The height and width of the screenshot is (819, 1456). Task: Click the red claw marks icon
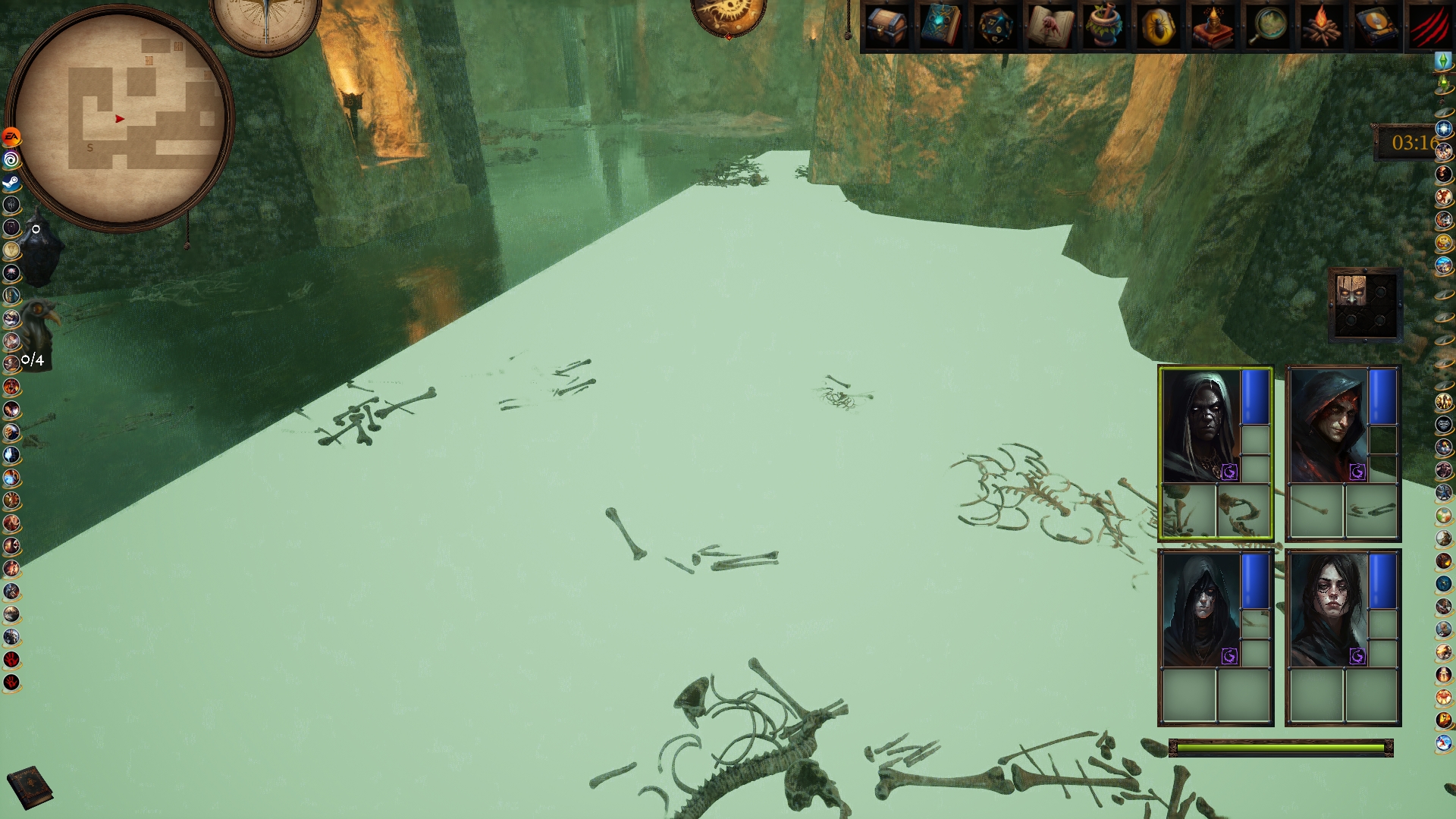(1429, 27)
